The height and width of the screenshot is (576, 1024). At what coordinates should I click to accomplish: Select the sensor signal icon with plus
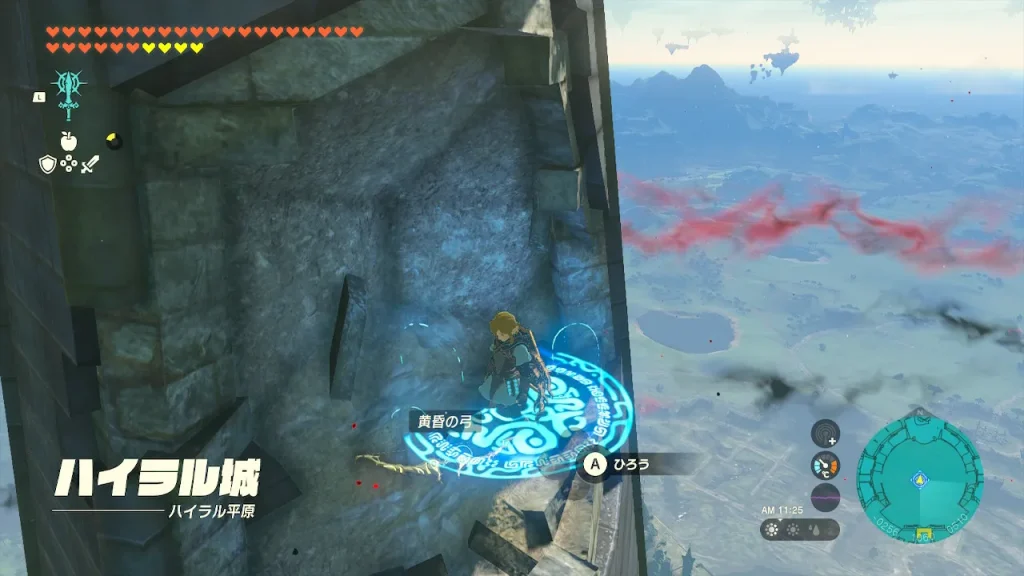[x=825, y=434]
